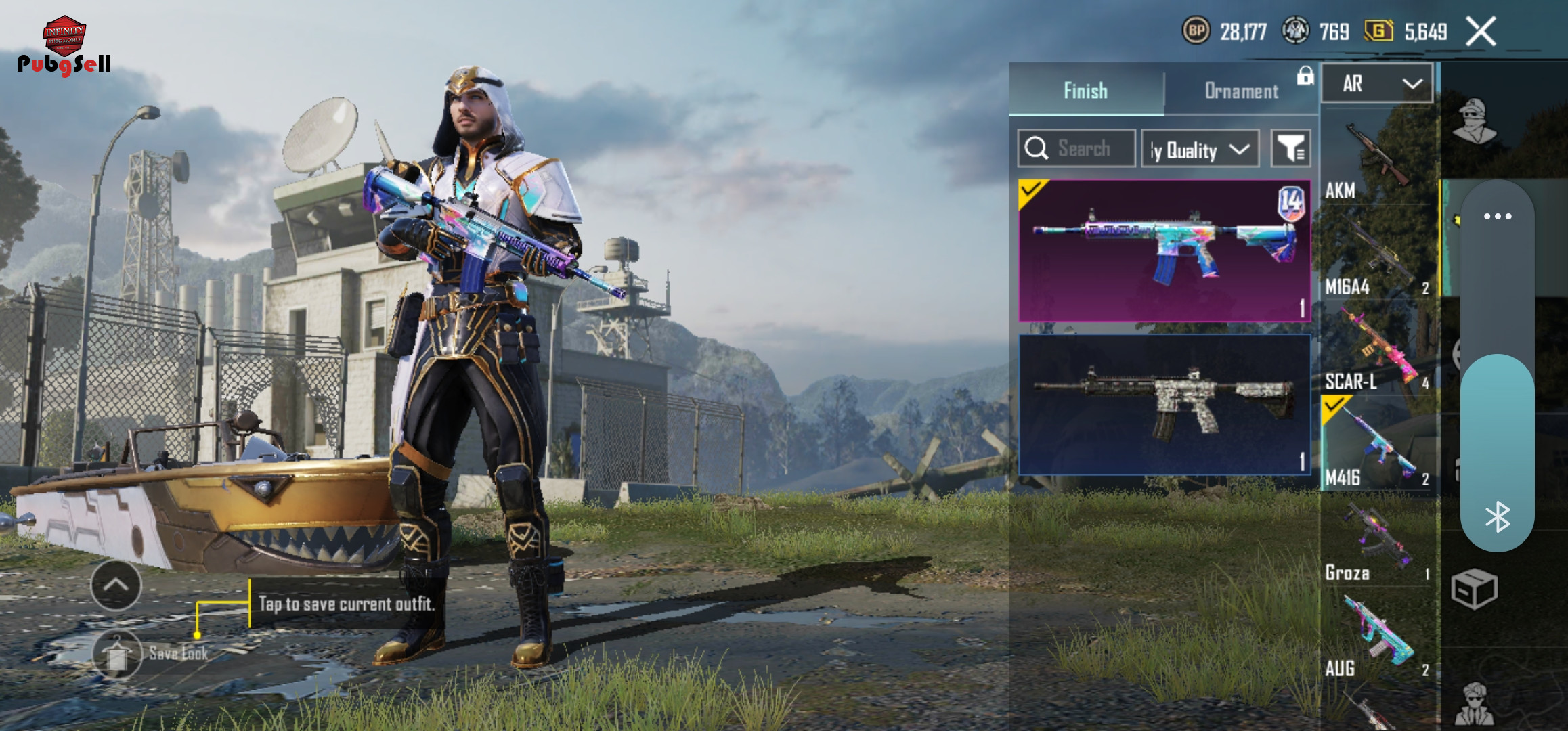Choose the grey camo M416 skin
1568x731 pixels.
pos(1164,405)
